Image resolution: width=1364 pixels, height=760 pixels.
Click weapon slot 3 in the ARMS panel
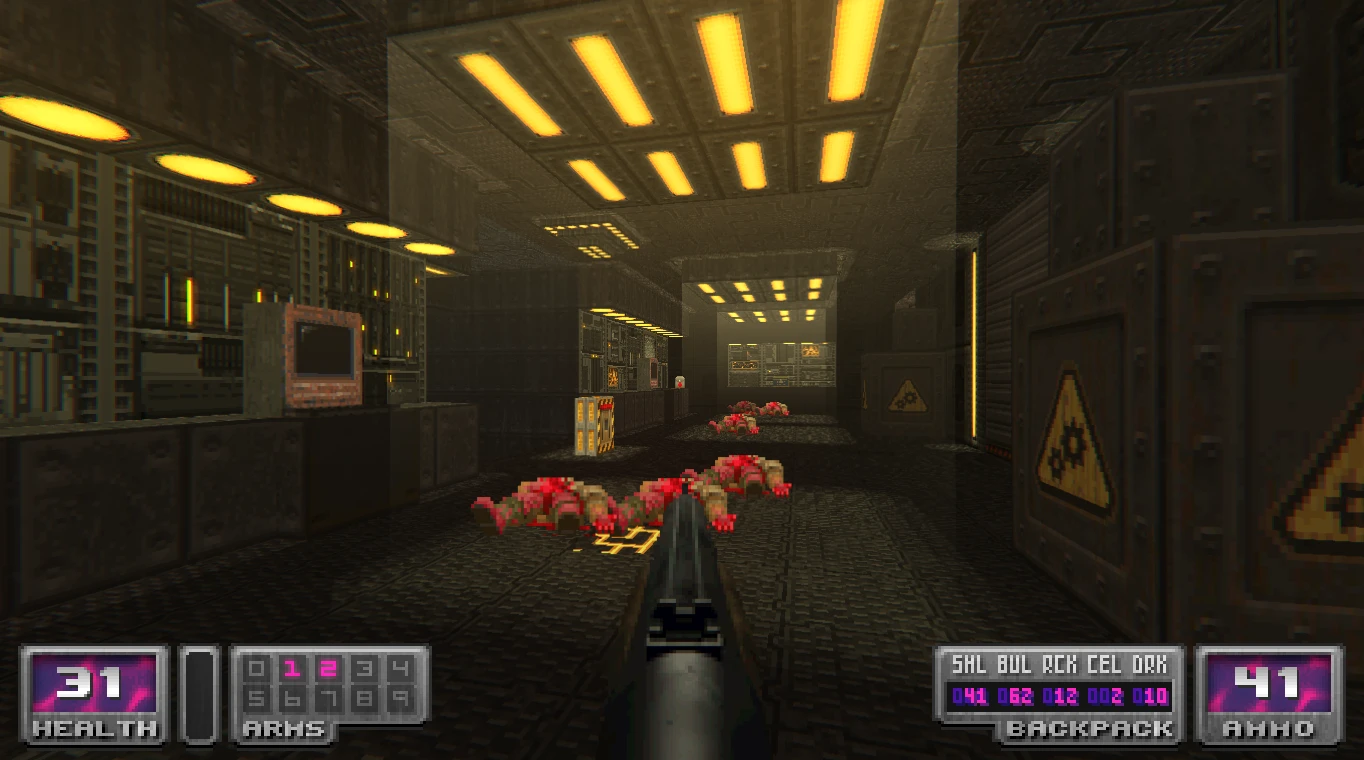pos(363,667)
